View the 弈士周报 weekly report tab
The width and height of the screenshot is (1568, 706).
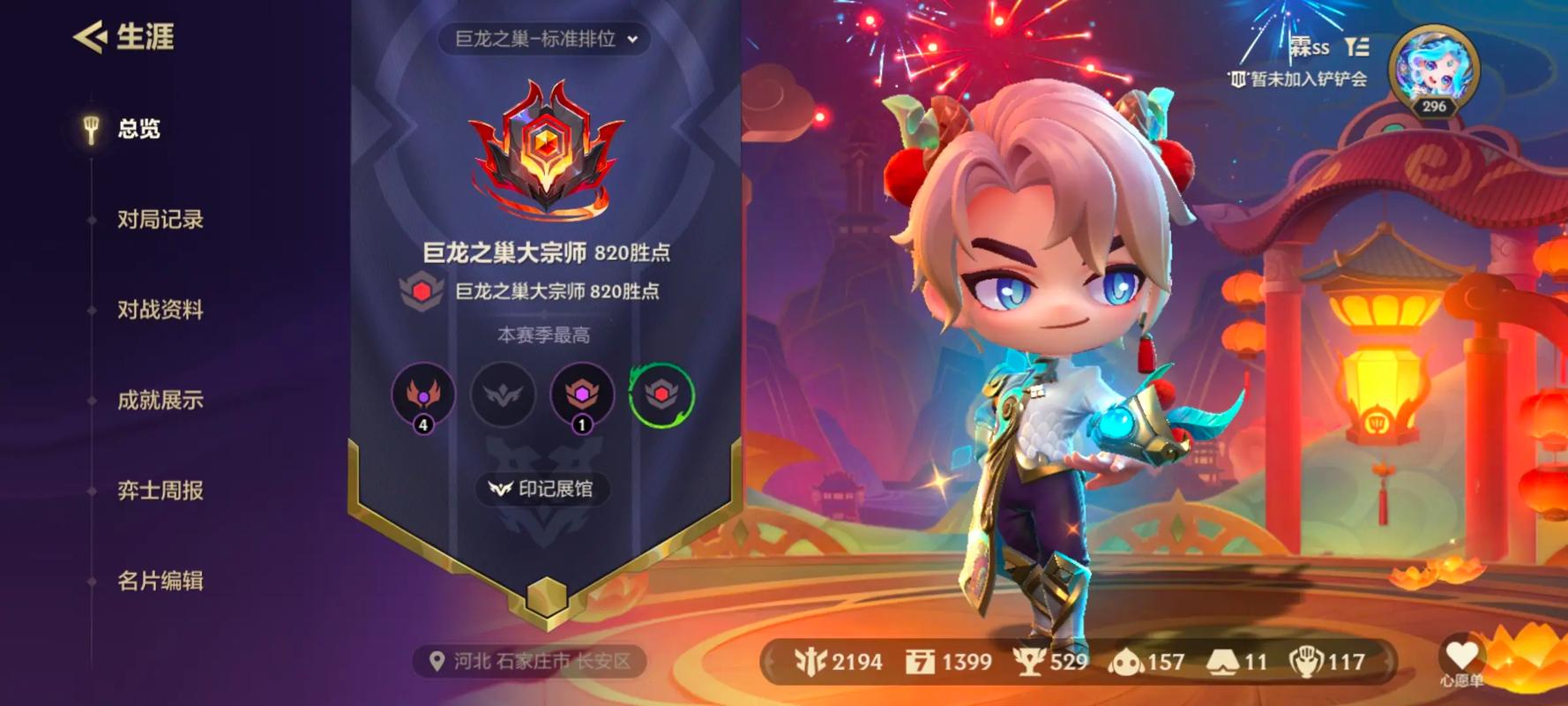click(x=160, y=491)
